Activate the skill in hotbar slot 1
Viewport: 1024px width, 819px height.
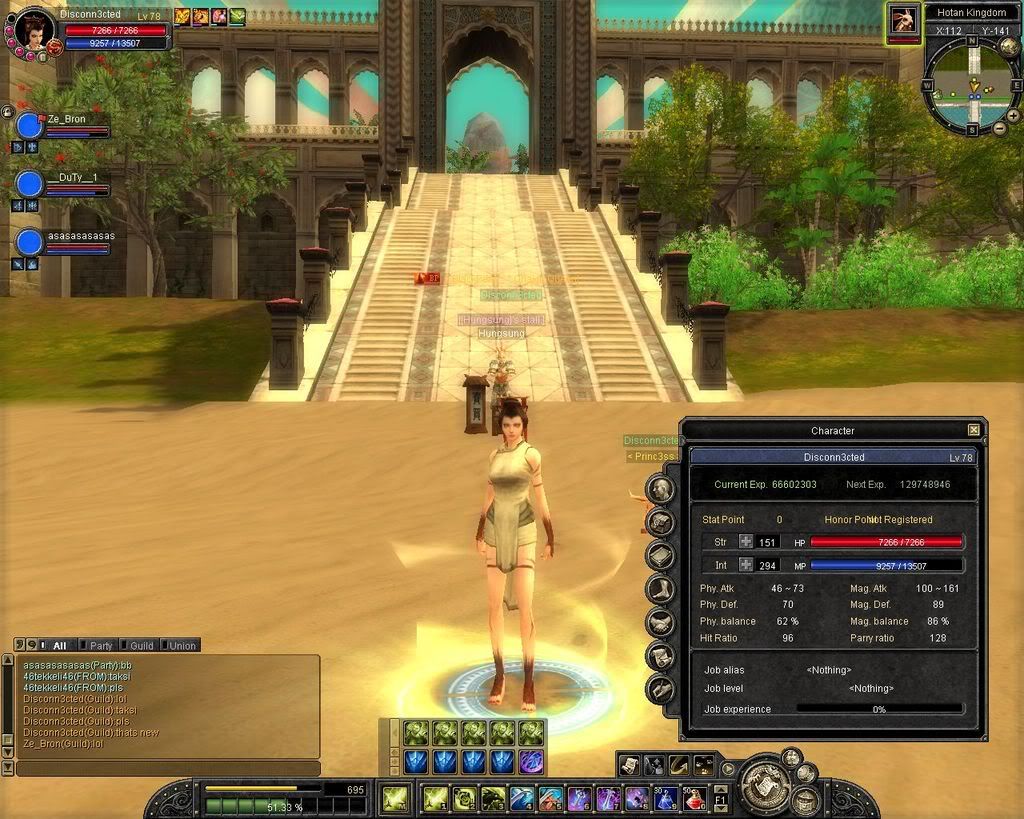point(435,798)
